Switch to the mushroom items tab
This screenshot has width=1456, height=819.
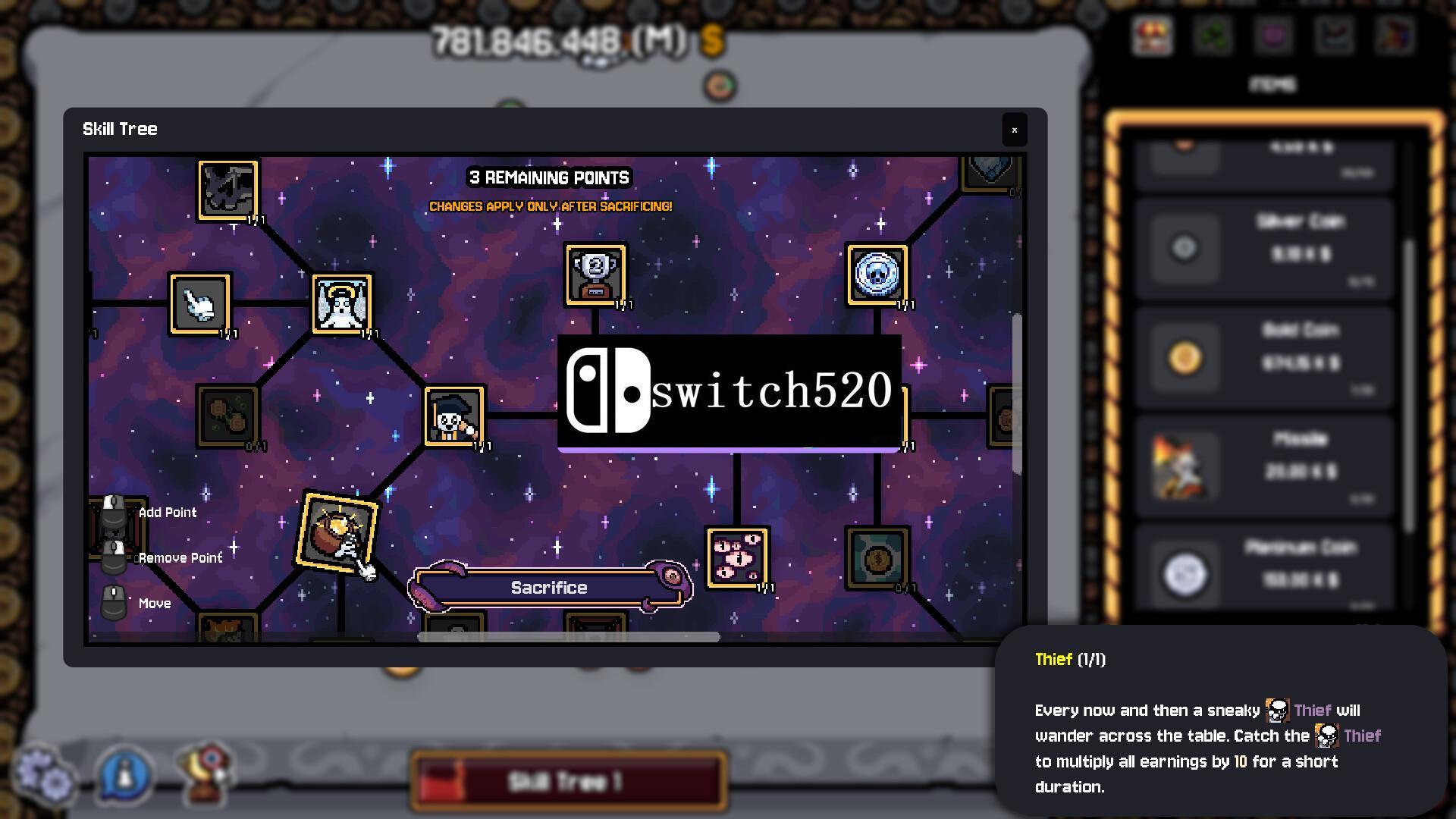click(x=1152, y=36)
